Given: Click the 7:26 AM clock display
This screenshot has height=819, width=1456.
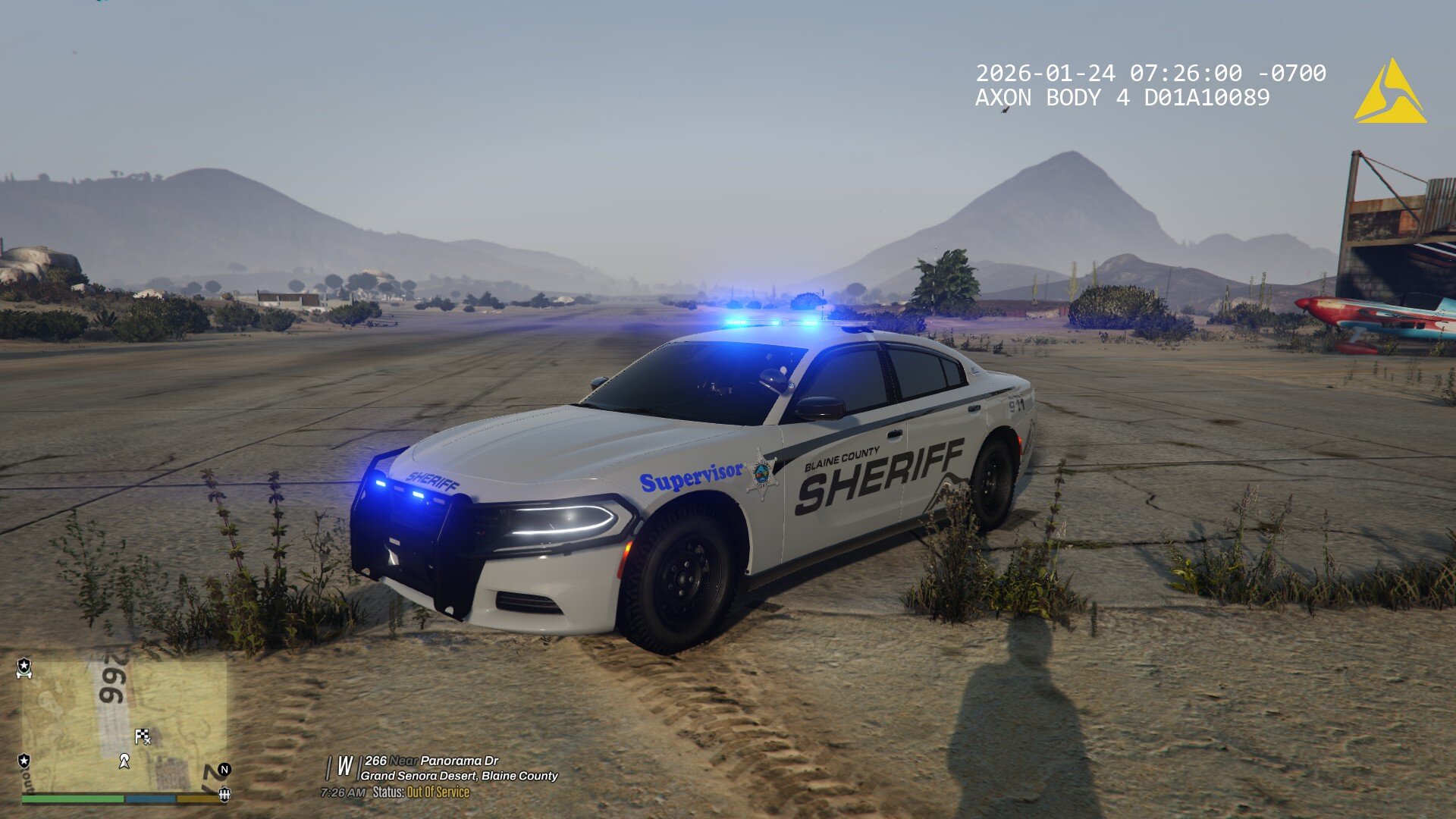Looking at the screenshot, I should click(343, 792).
